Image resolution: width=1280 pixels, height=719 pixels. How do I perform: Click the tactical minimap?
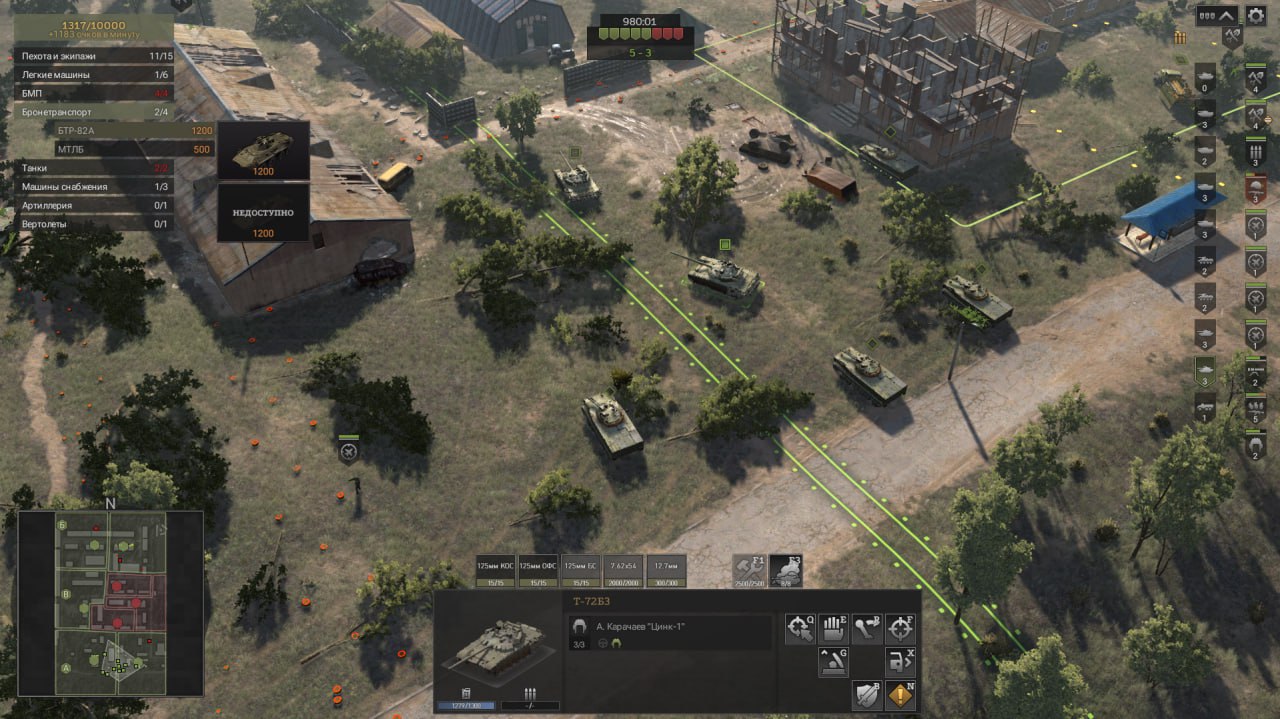[111, 603]
